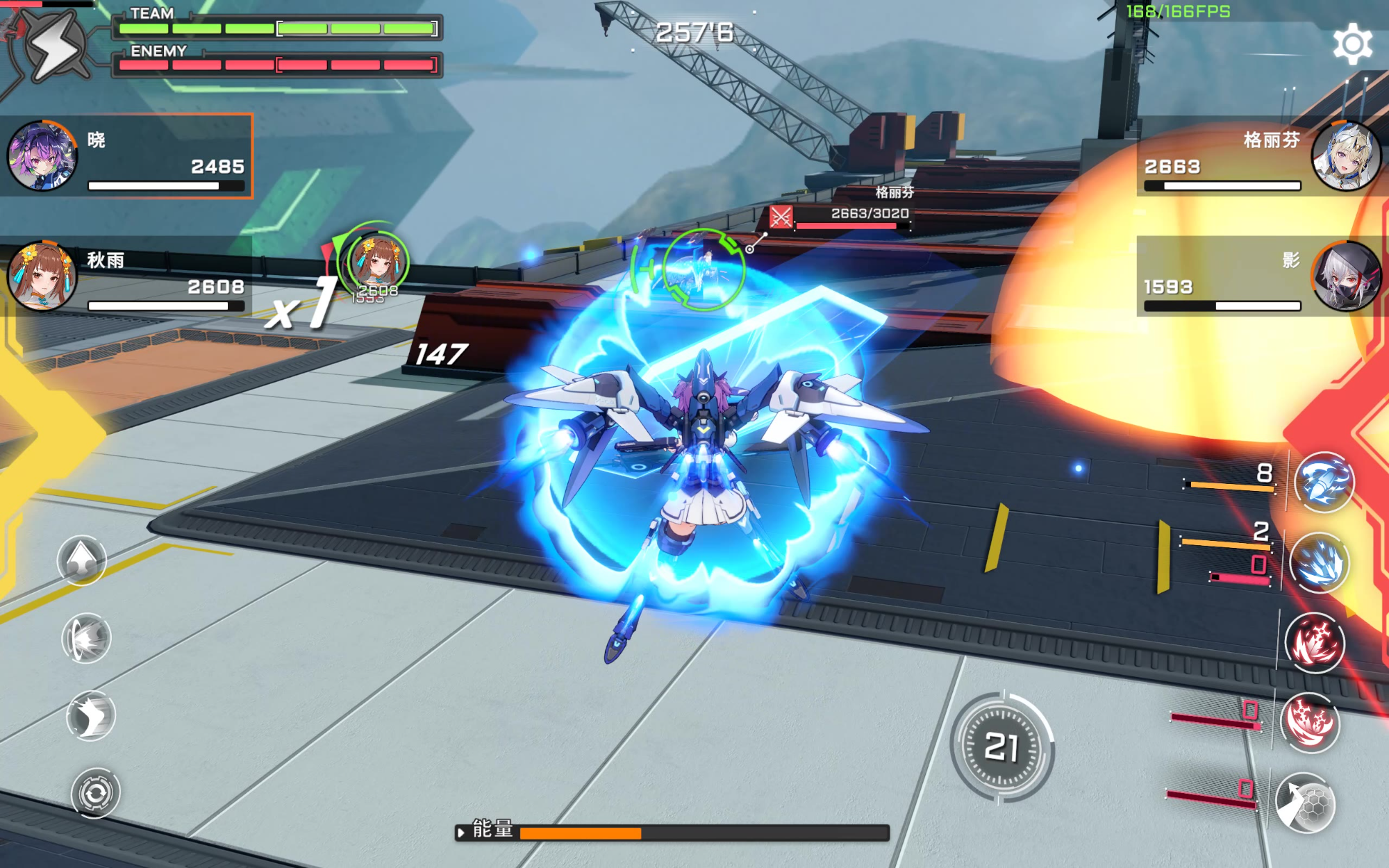The width and height of the screenshot is (1389, 868).
Task: Click the lightning bolt emblem icon
Action: pos(56,45)
